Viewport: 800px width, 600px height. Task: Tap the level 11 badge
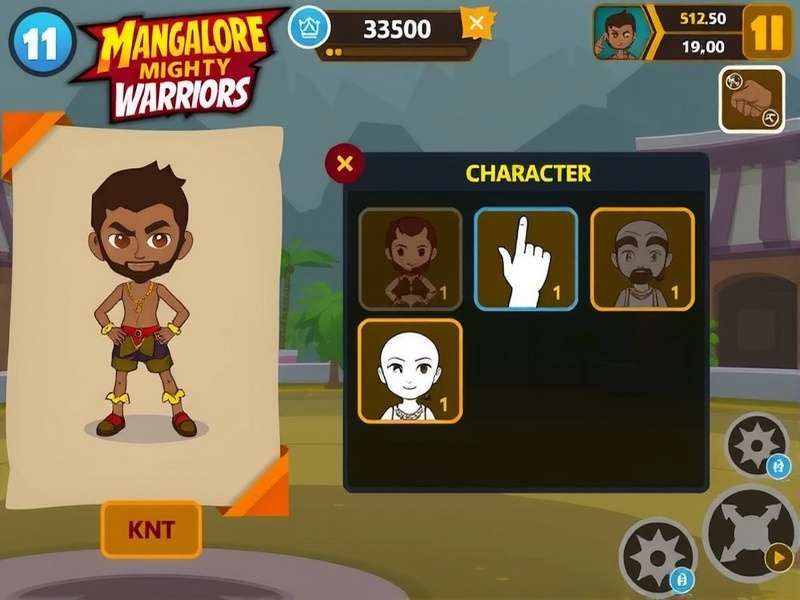pos(43,41)
